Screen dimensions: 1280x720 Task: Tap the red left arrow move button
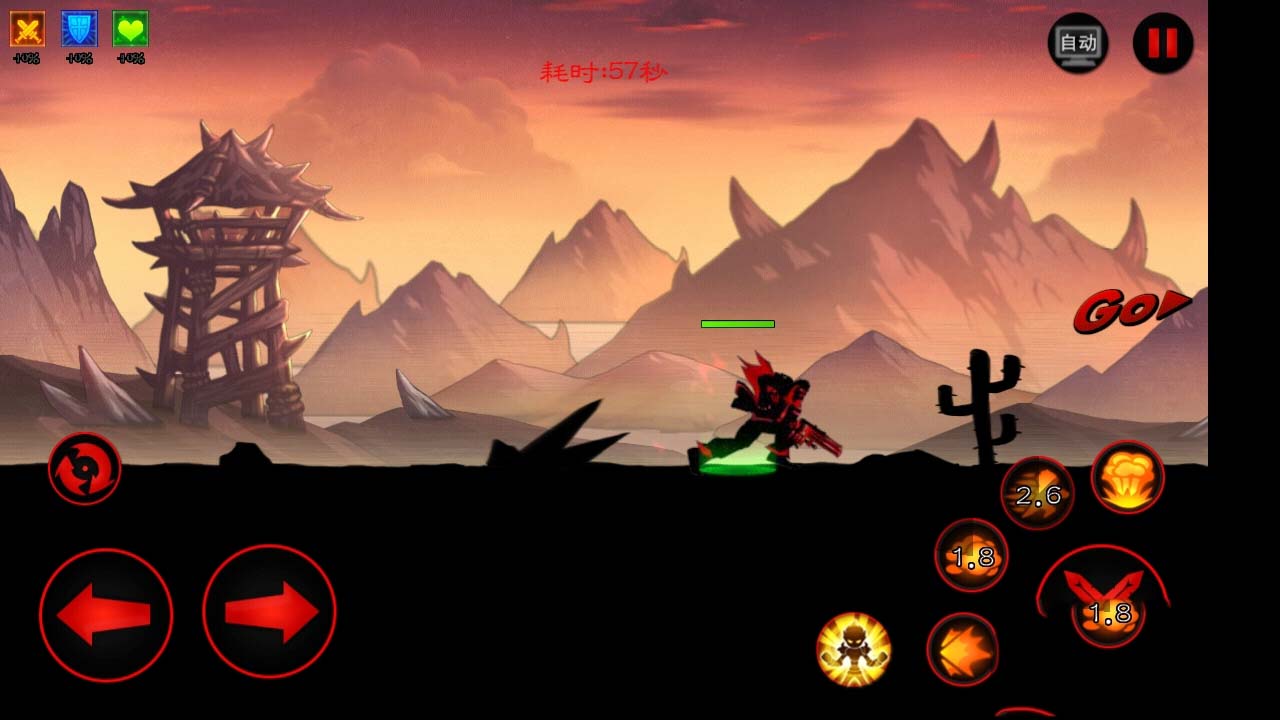coord(105,614)
